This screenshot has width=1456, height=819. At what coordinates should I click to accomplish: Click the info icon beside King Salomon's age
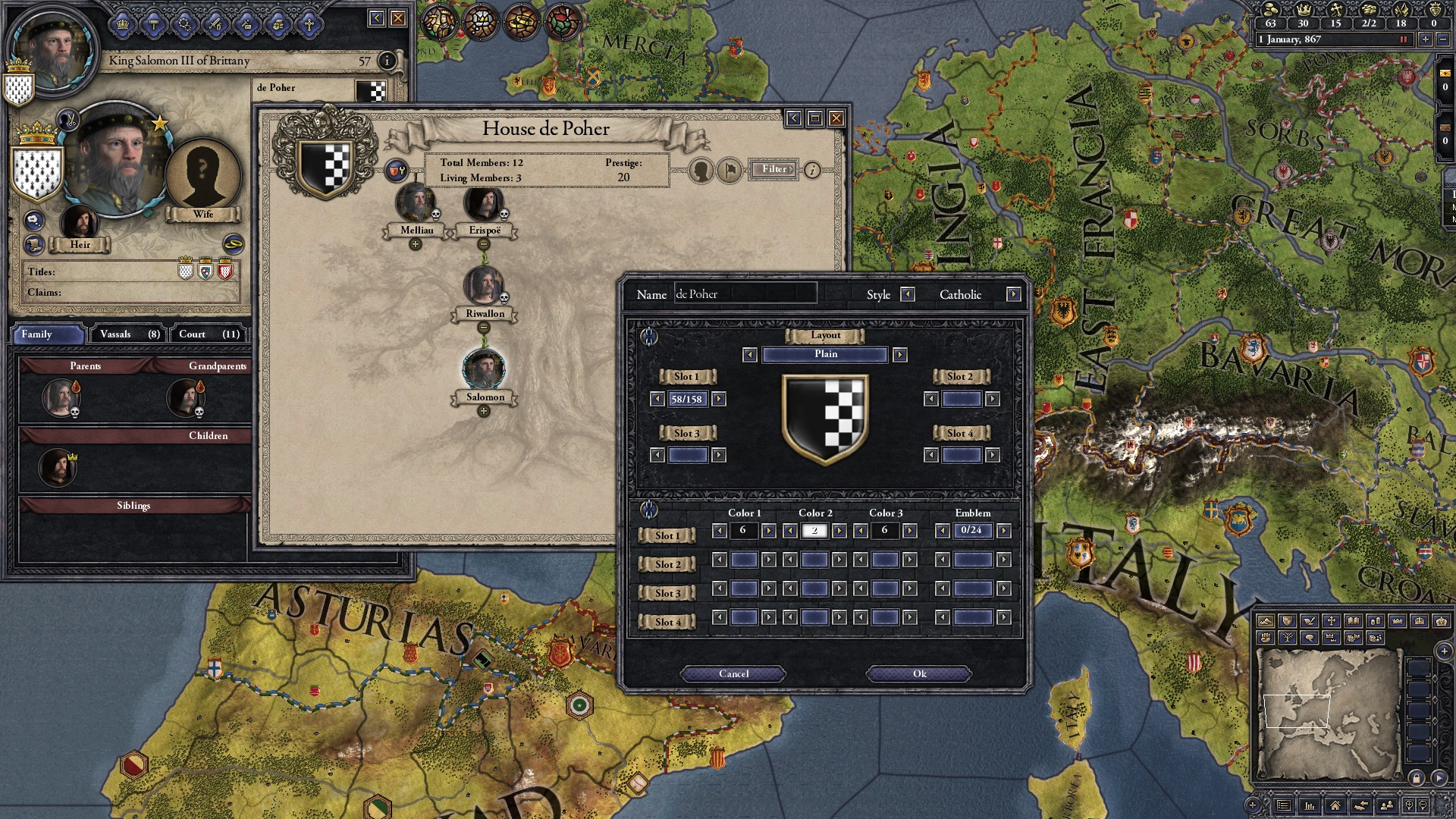click(388, 61)
